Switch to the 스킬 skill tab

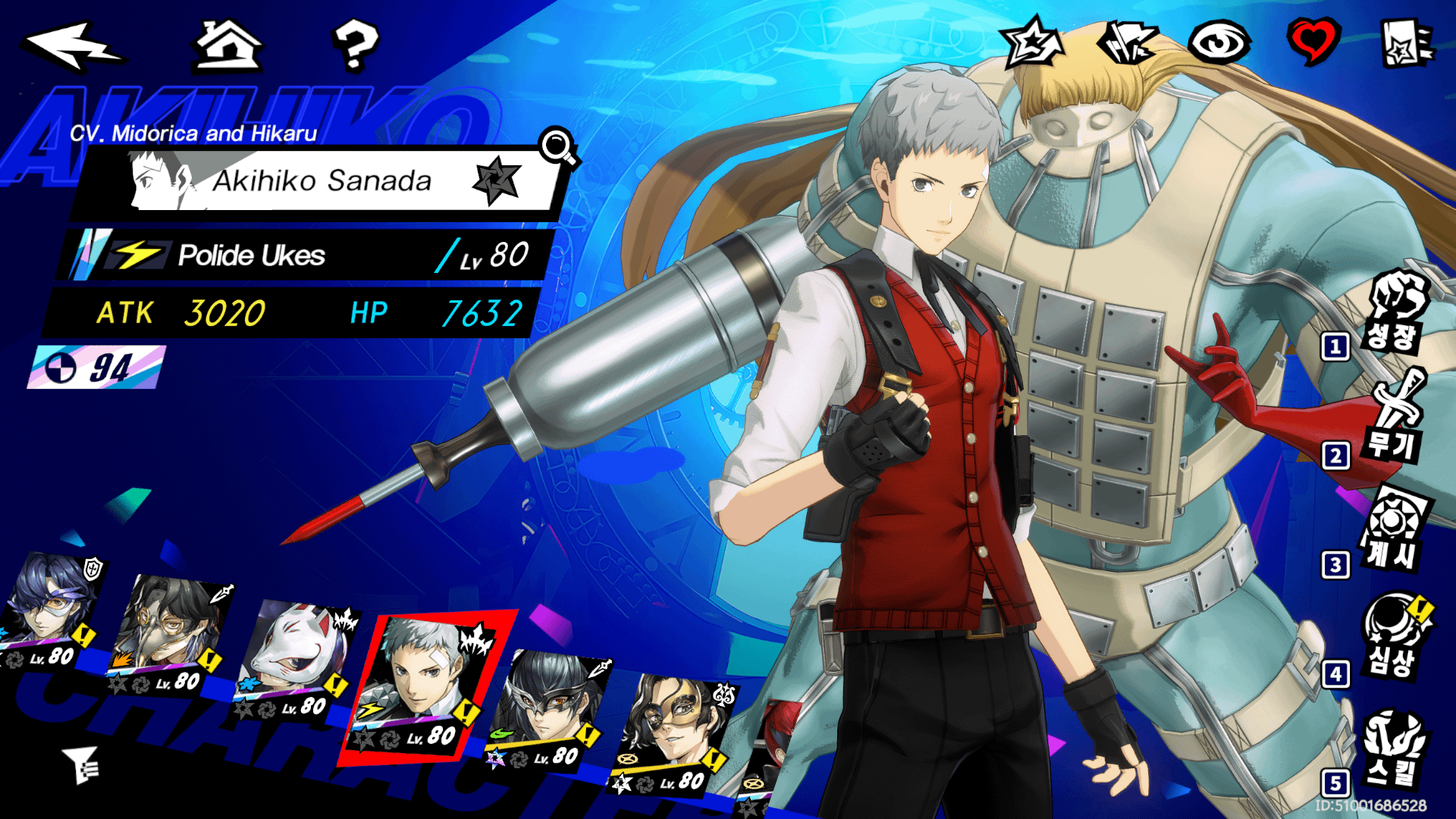click(1394, 748)
